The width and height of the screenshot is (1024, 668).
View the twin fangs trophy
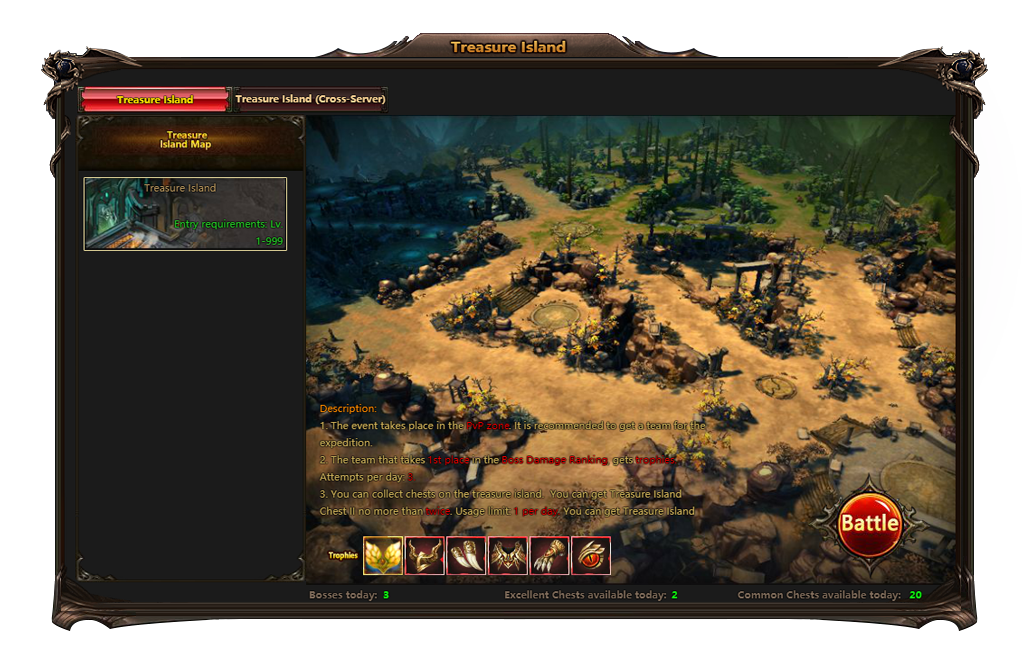466,555
